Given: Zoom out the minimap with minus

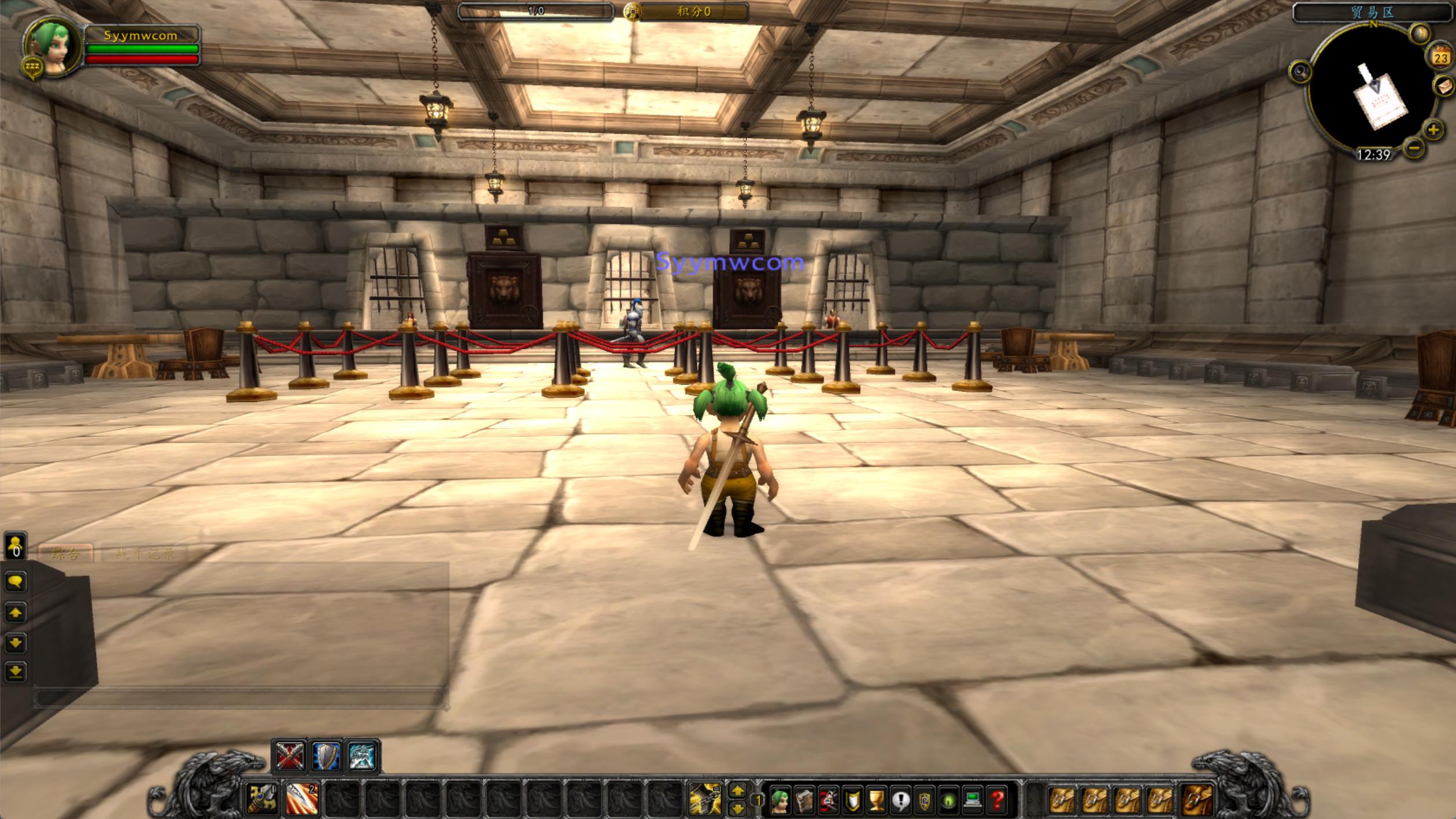Looking at the screenshot, I should [x=1414, y=148].
